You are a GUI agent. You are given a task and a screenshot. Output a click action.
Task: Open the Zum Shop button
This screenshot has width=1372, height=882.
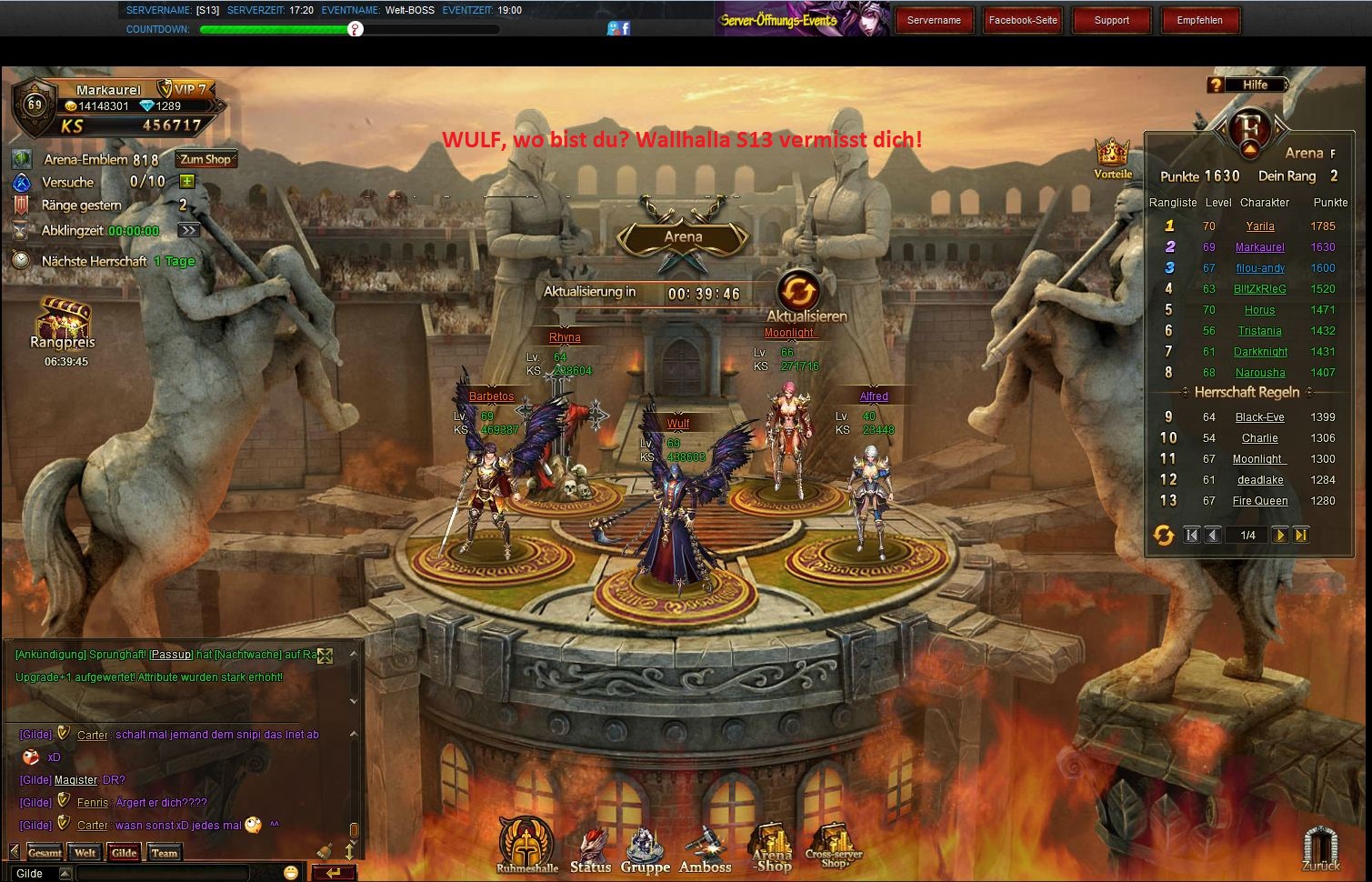pyautogui.click(x=206, y=159)
